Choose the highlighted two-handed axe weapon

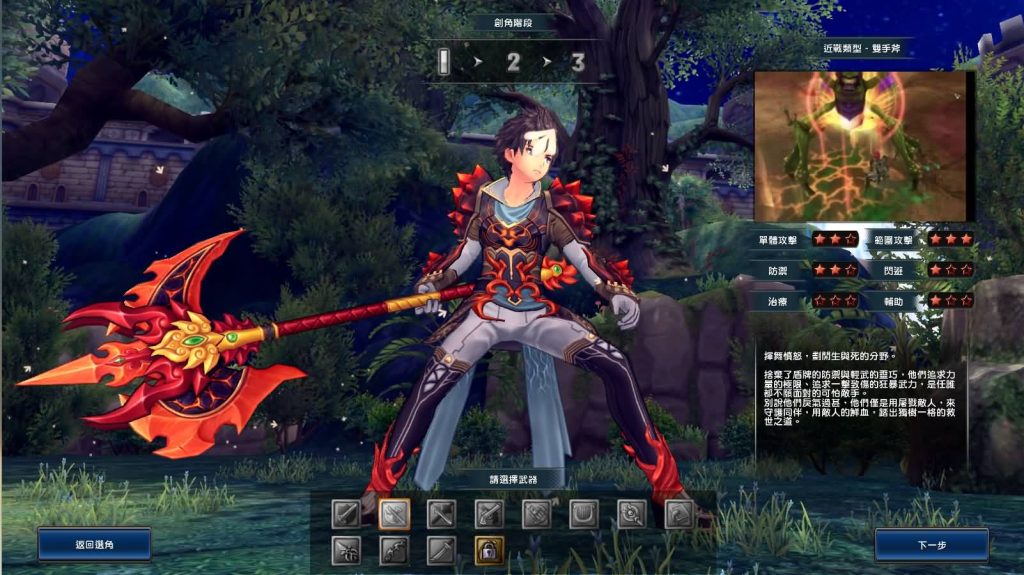point(394,514)
